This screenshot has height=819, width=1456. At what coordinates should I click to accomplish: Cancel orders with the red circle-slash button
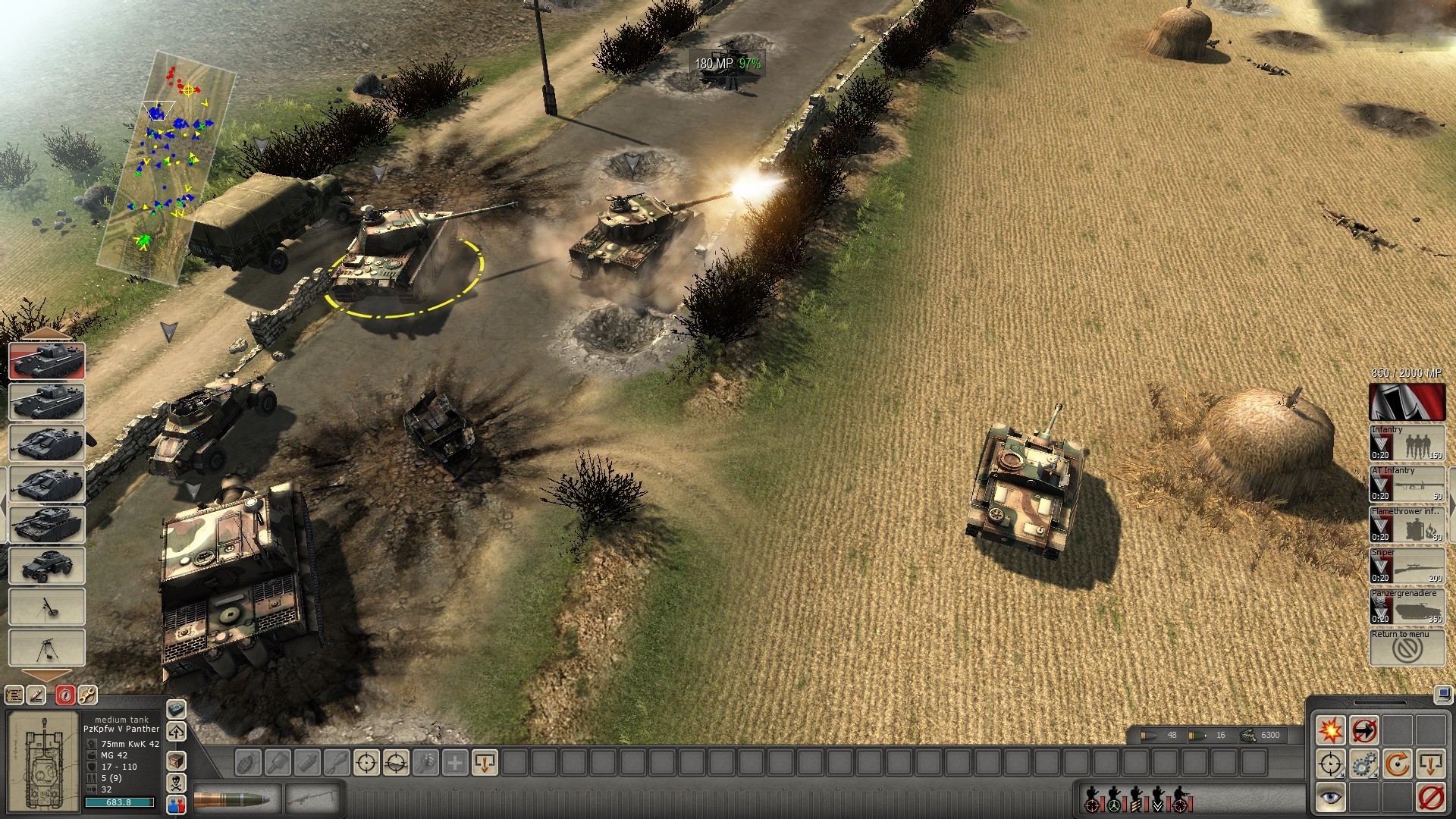(x=1431, y=797)
